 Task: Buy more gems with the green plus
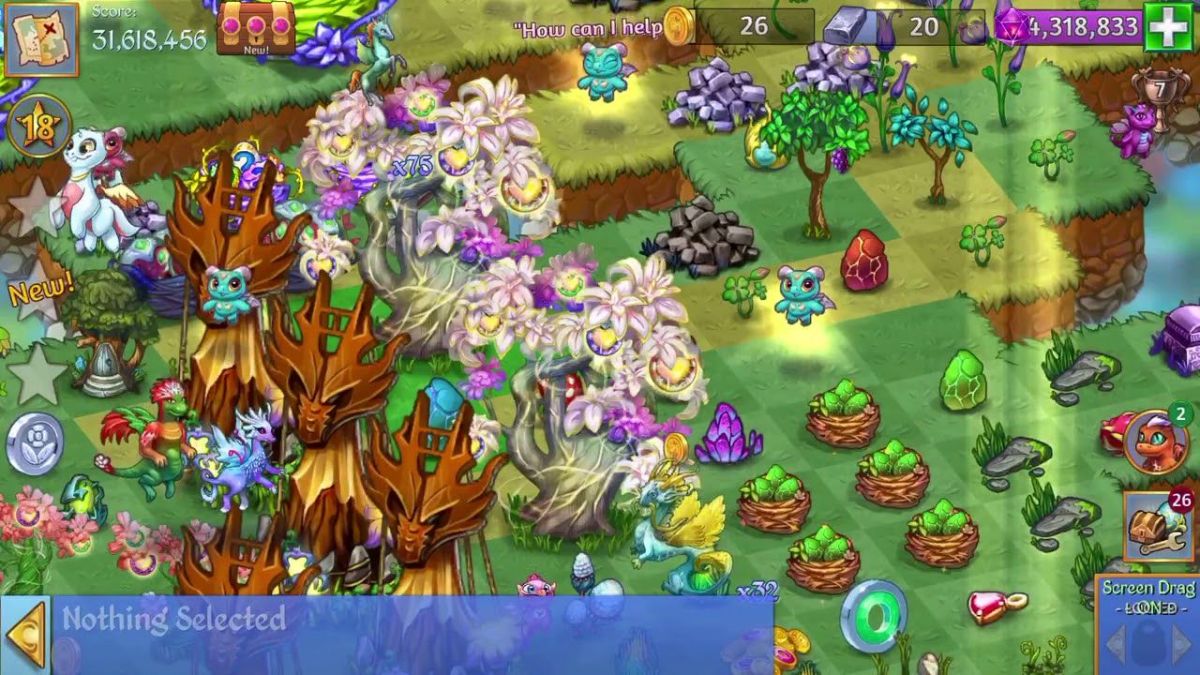coord(1167,26)
